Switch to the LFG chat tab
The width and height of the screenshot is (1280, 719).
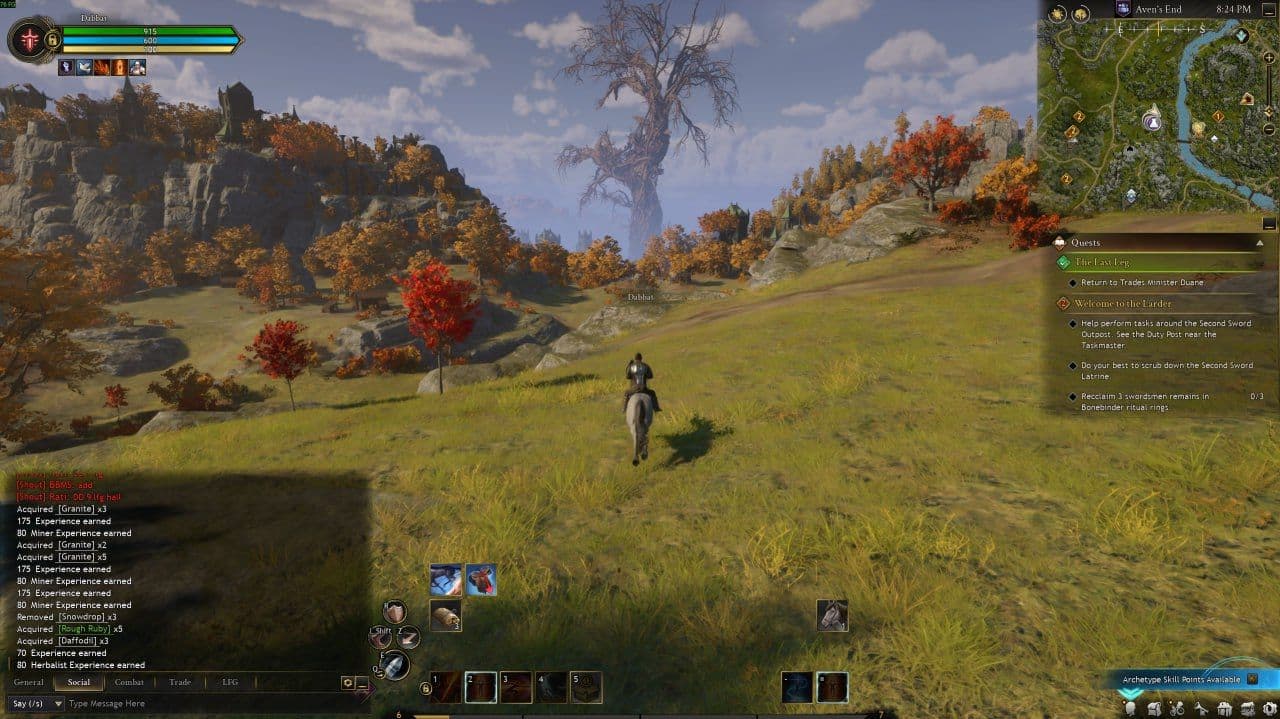pyautogui.click(x=229, y=682)
